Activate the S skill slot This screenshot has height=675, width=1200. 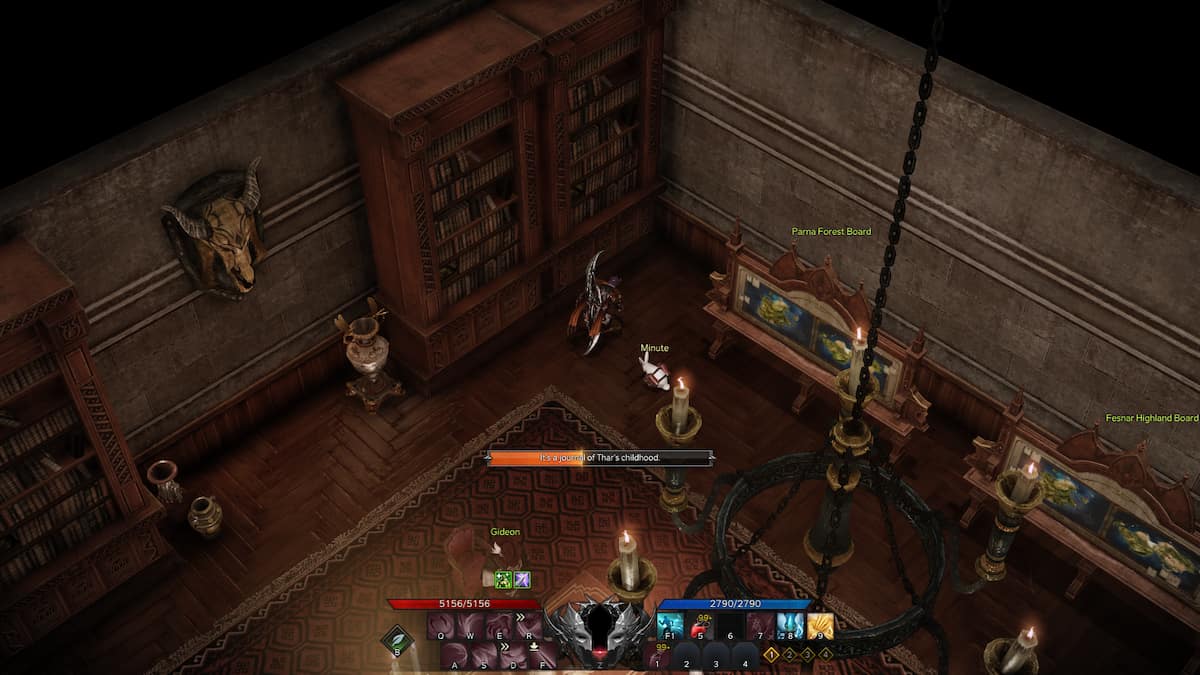484,656
